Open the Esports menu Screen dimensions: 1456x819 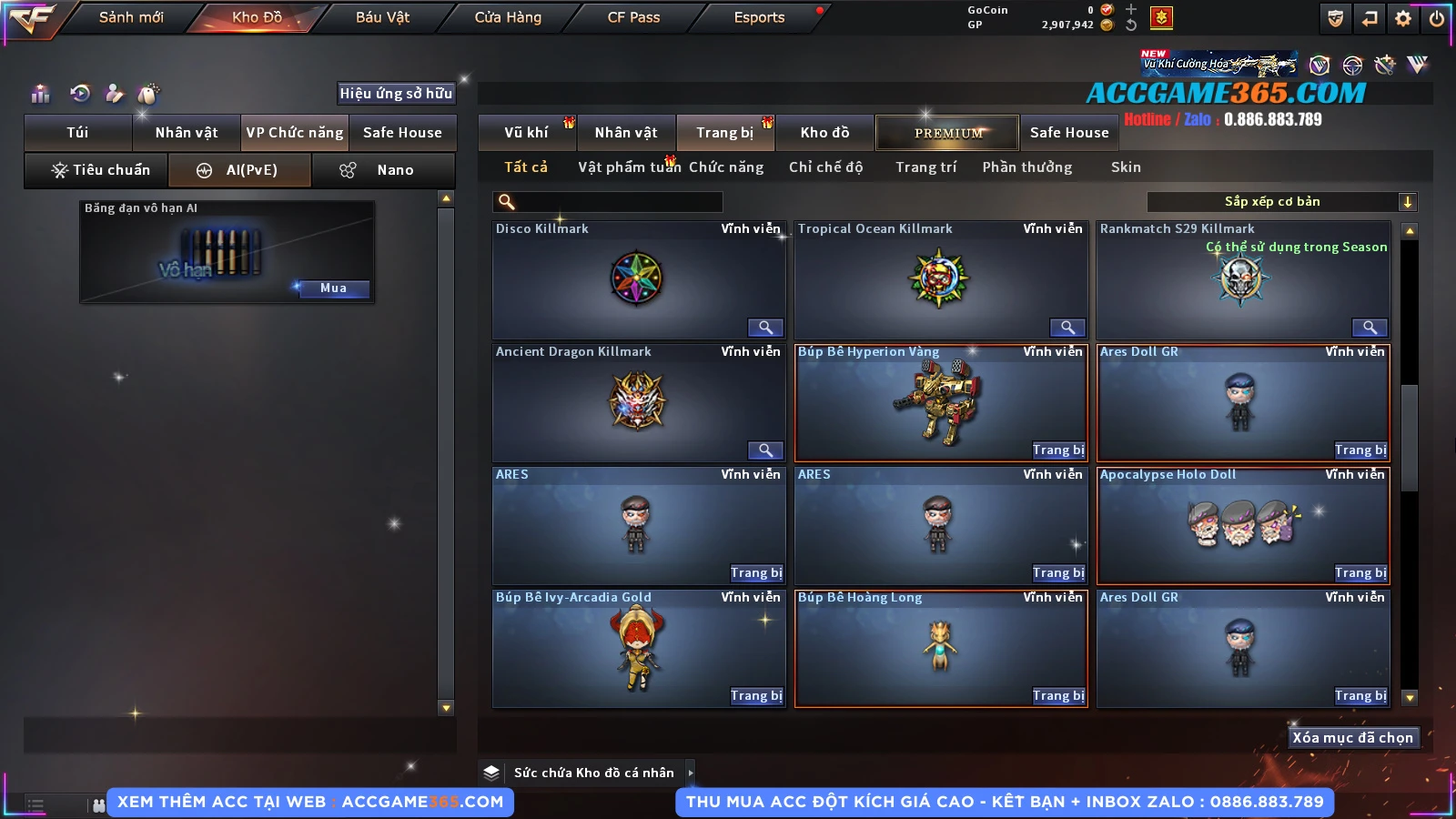click(759, 17)
